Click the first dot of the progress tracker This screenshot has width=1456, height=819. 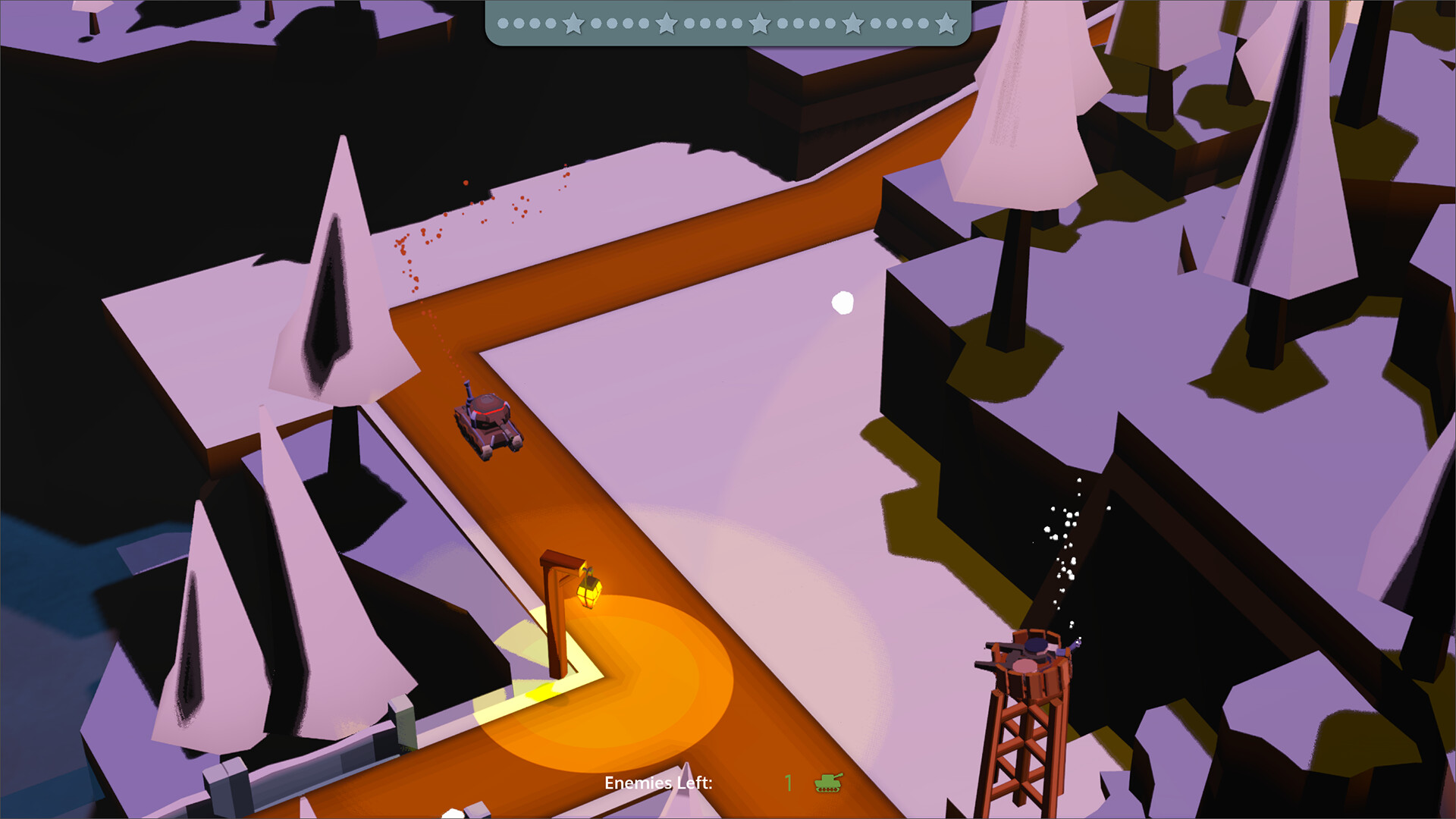click(503, 23)
